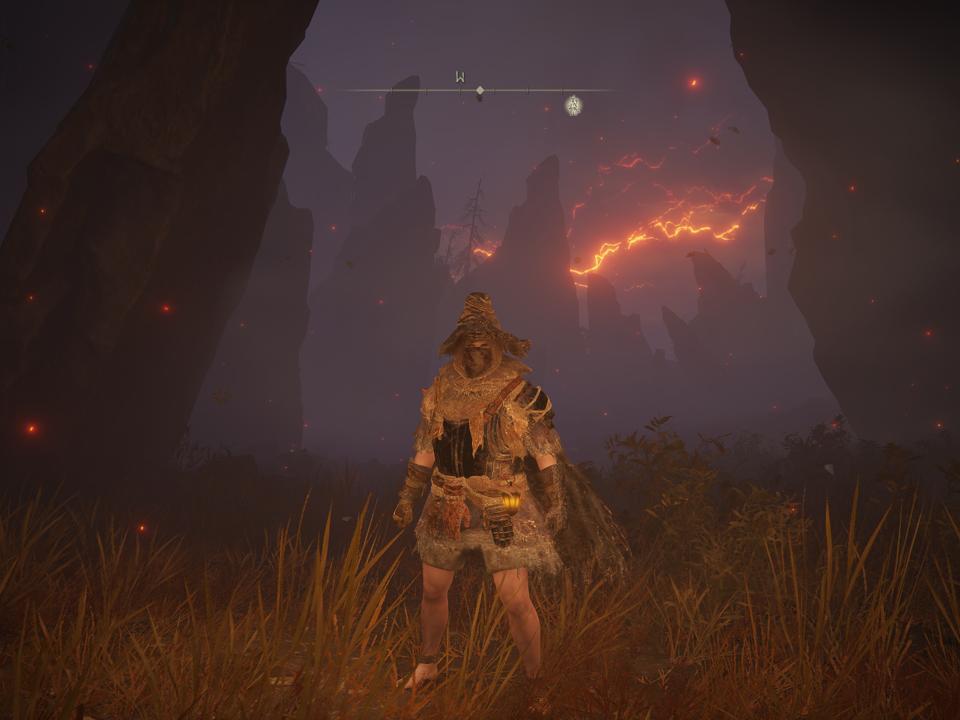Viewport: 960px width, 720px height.
Task: Click the glowing site of grace compass marker
Action: click(573, 104)
